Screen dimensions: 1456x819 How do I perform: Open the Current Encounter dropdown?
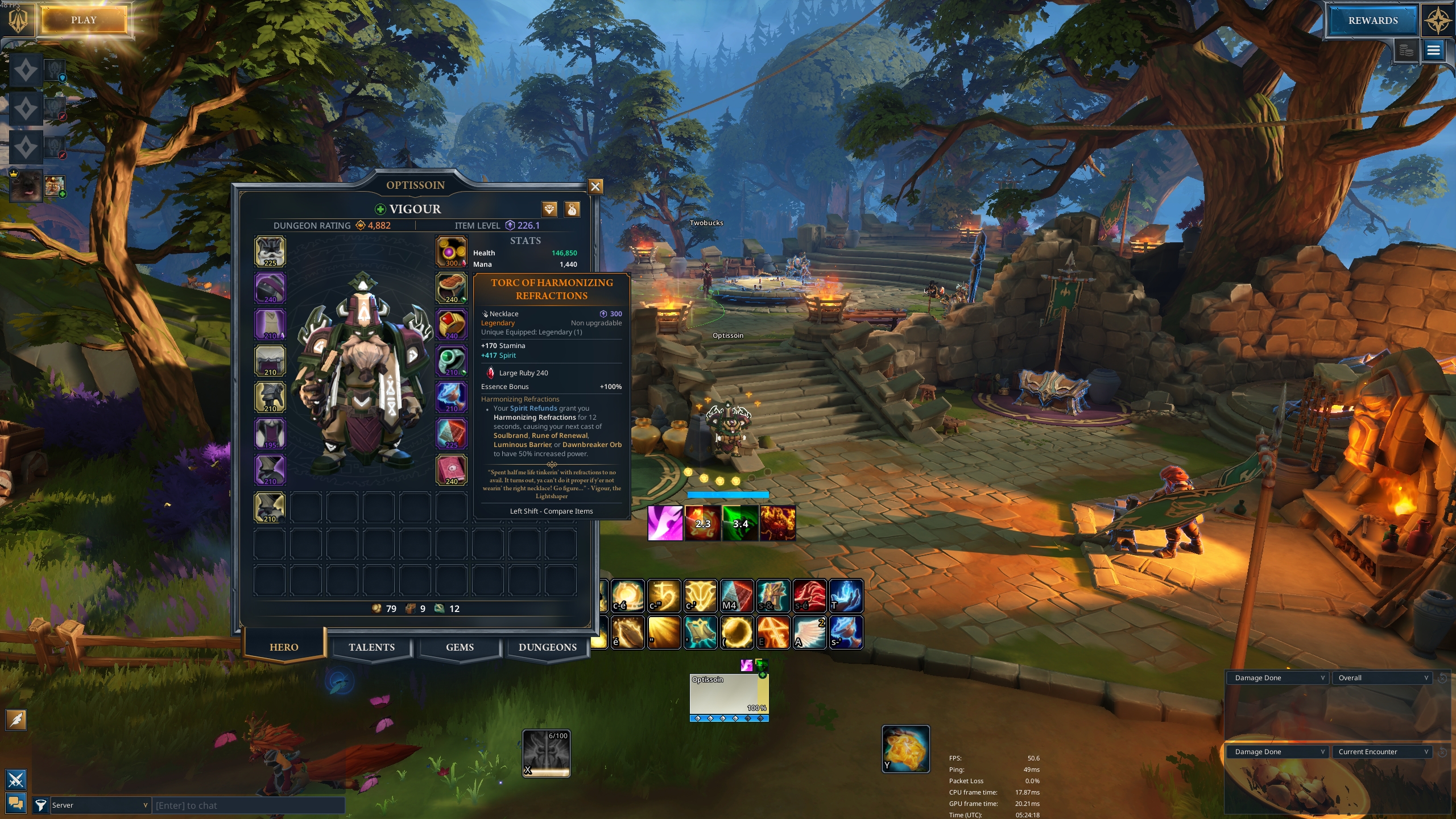pyautogui.click(x=1383, y=752)
